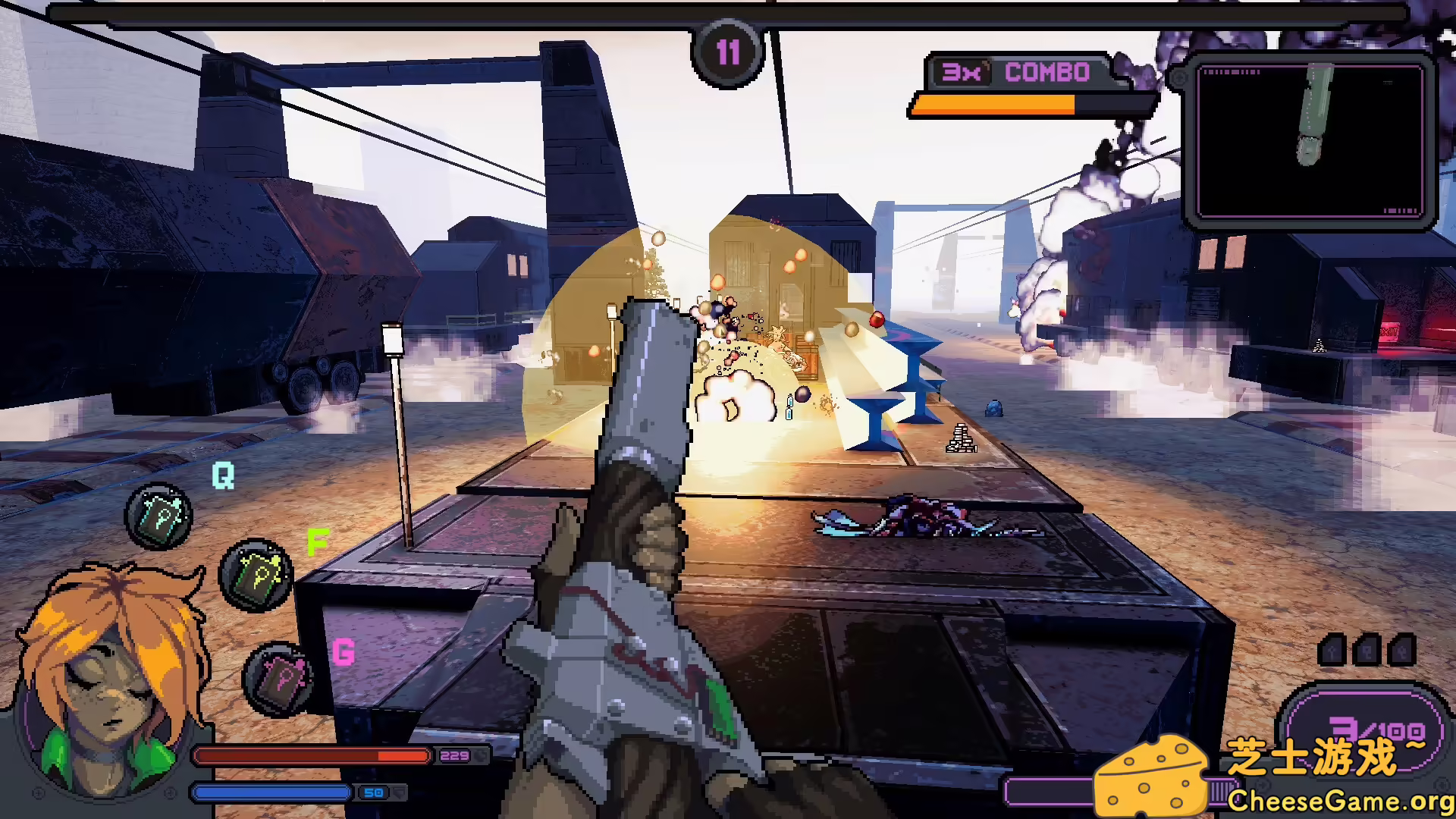The height and width of the screenshot is (819, 1456).
Task: Click the wave counter showing 11
Action: (x=728, y=50)
